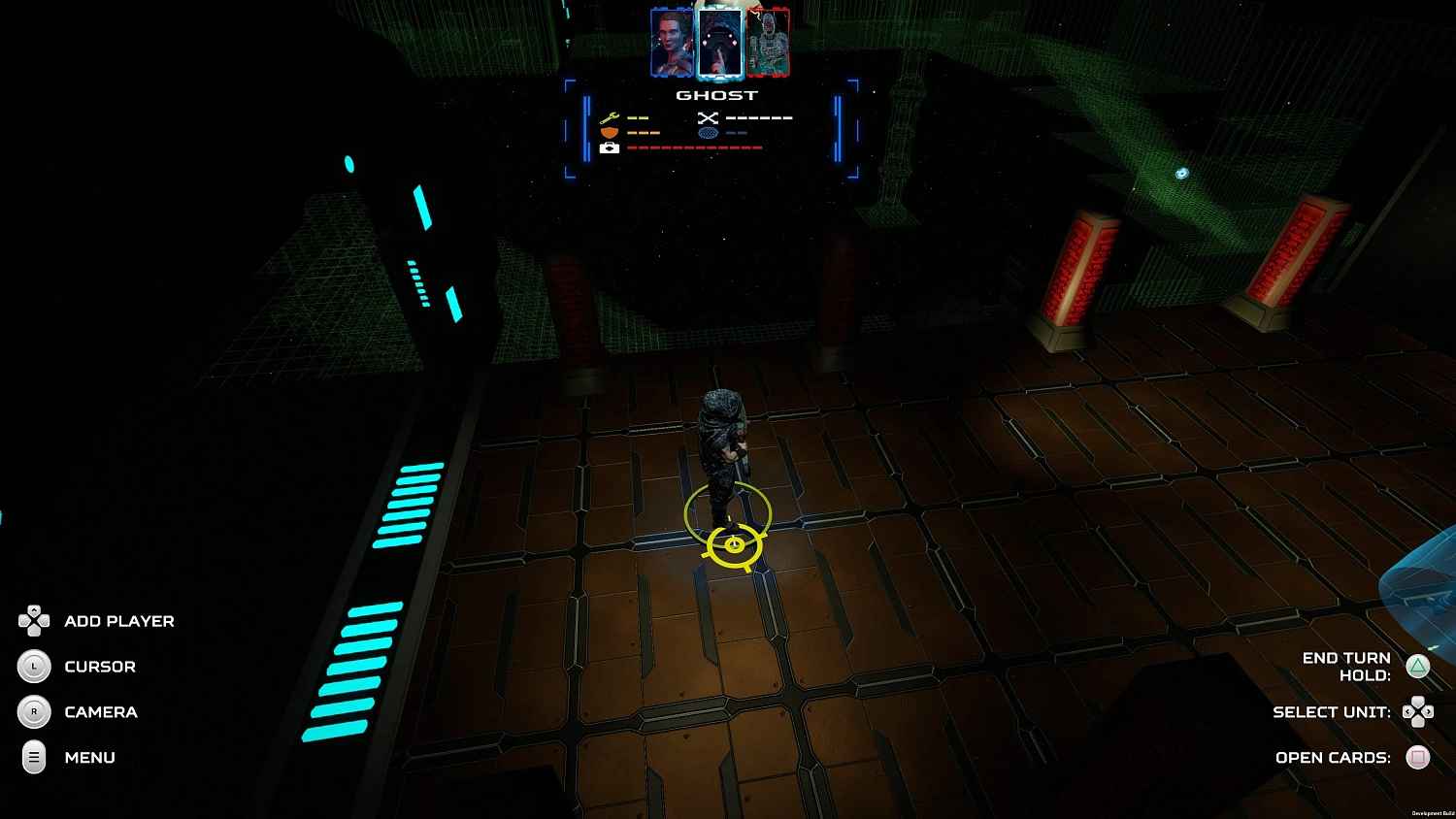Select the red-framed robot portrait card

click(767, 42)
